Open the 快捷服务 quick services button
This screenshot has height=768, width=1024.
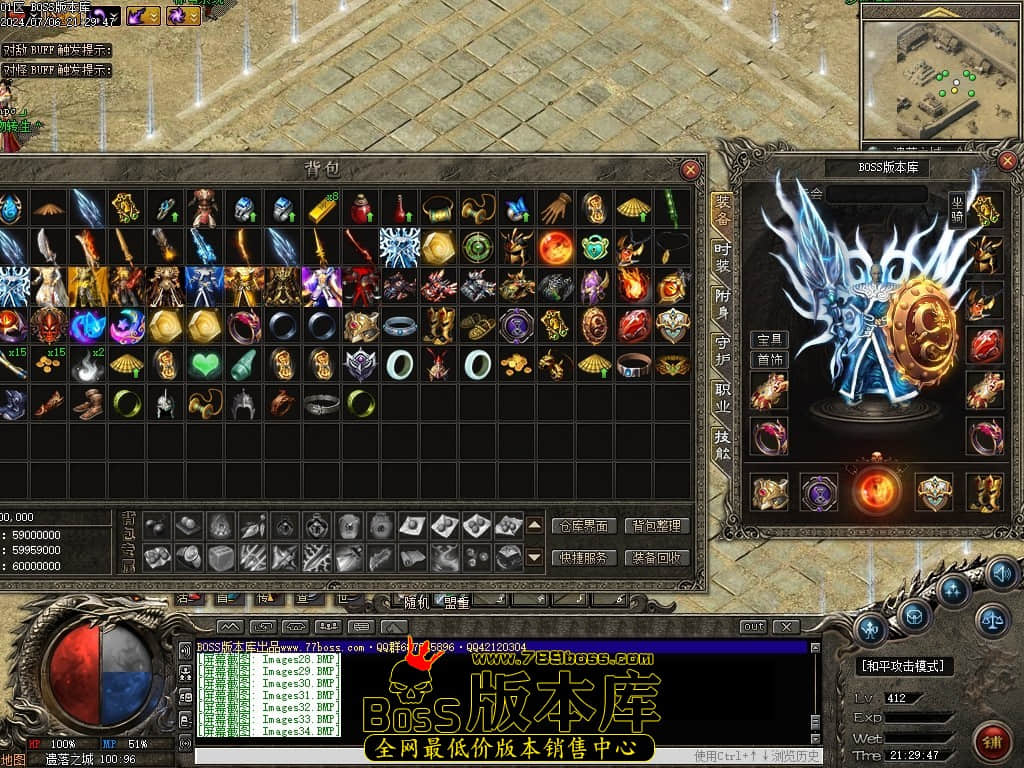pos(584,558)
